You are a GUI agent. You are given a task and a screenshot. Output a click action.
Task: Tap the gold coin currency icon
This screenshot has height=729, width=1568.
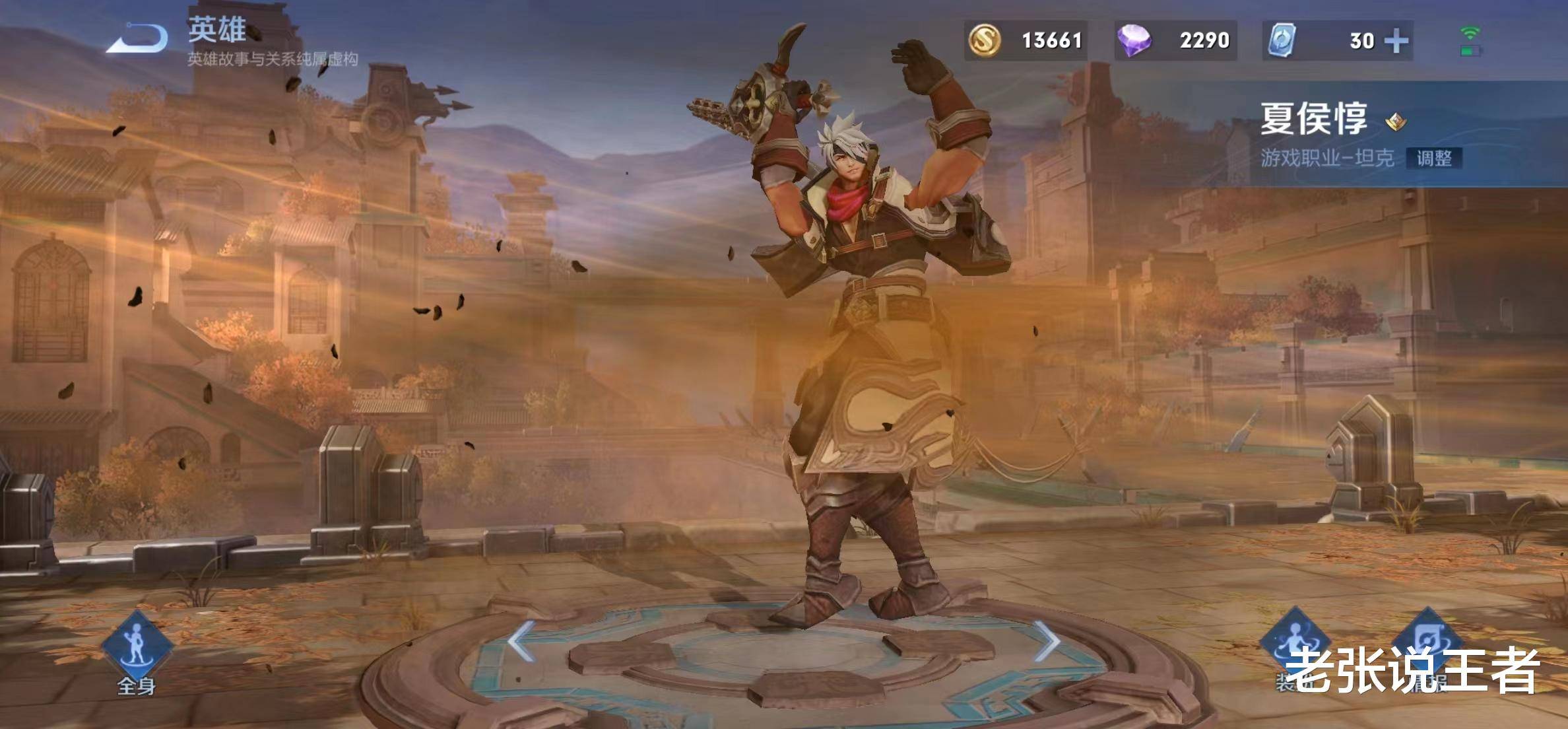tap(985, 40)
